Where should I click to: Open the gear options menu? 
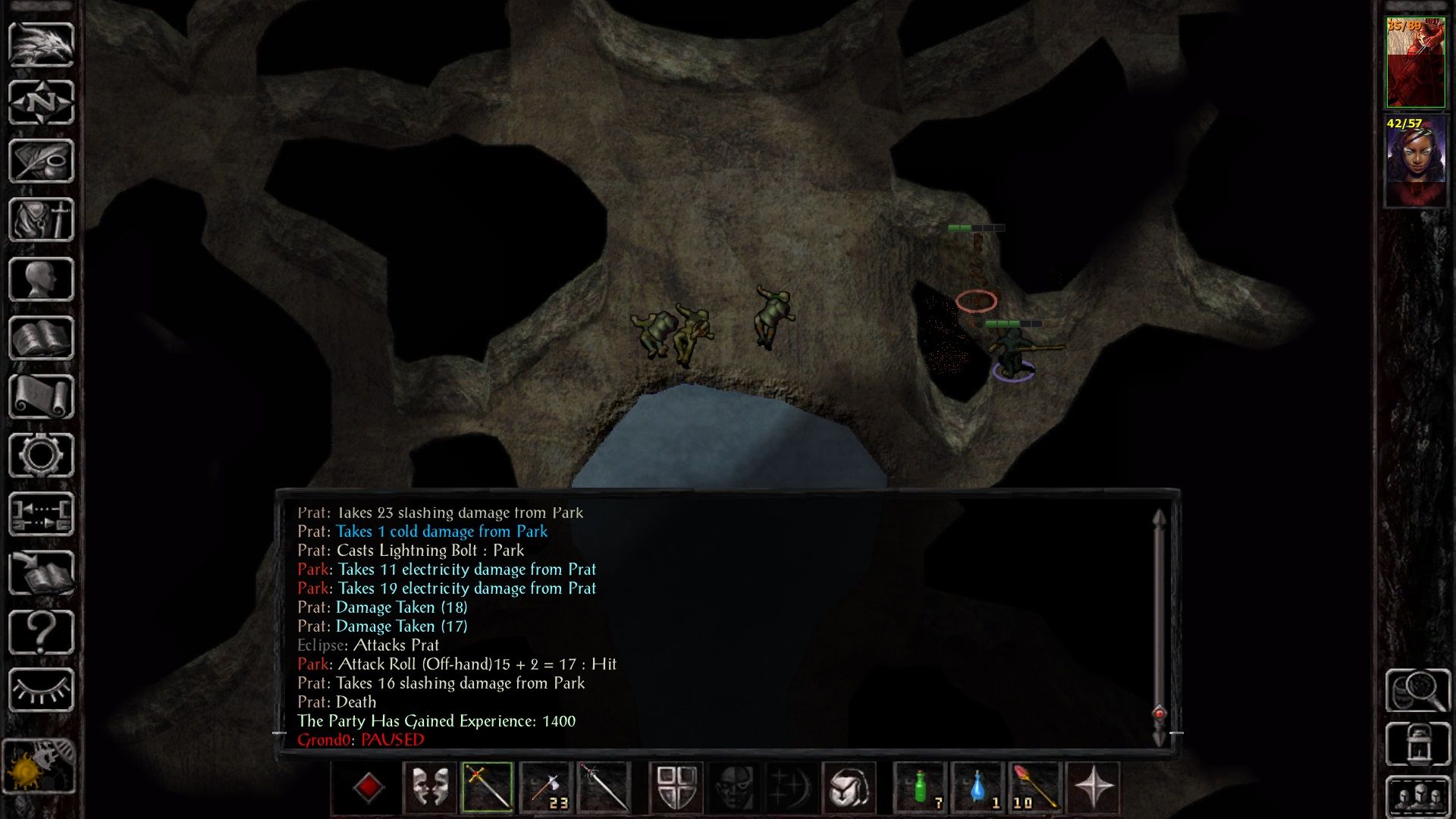click(41, 455)
